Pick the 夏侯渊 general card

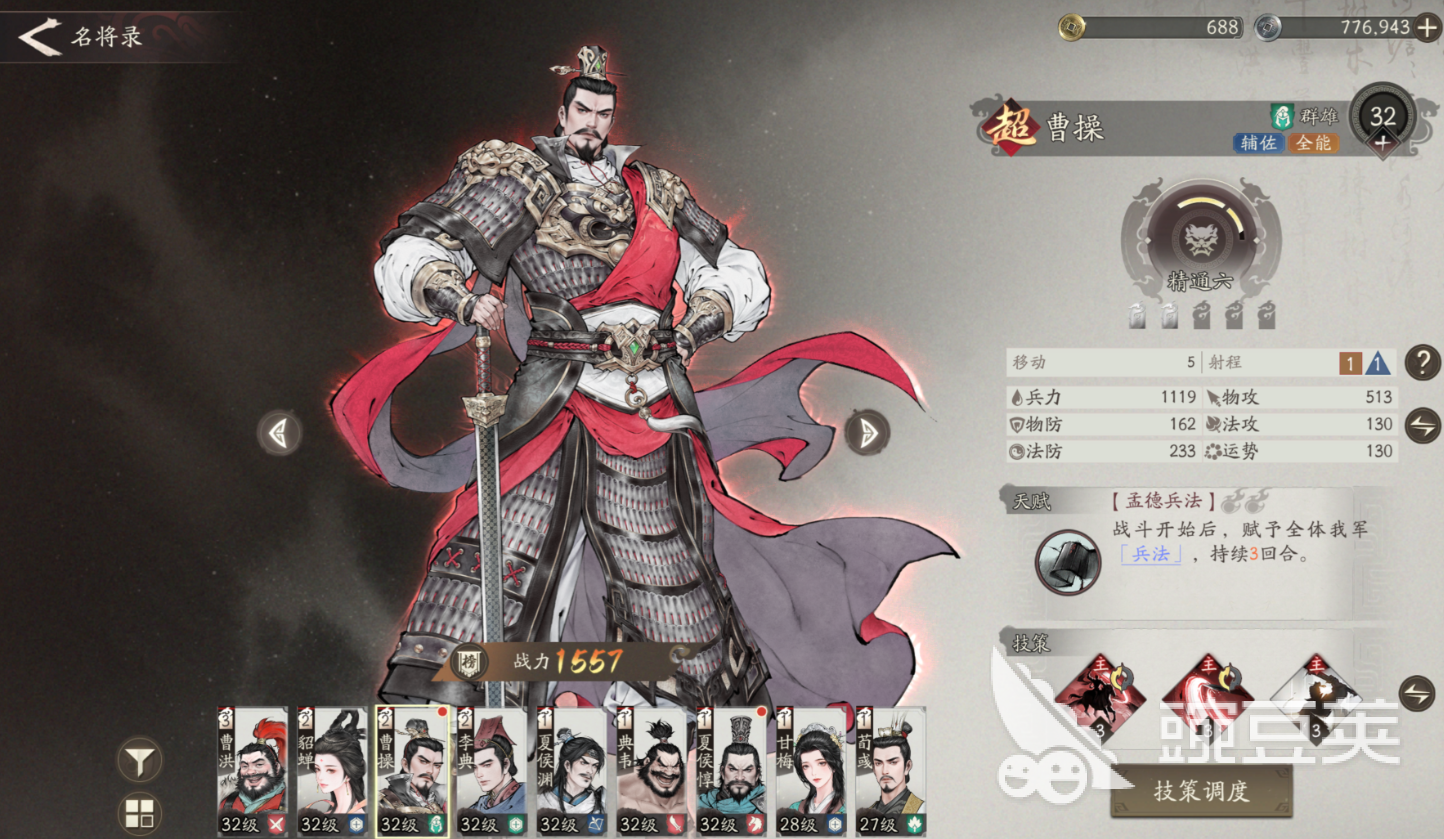(x=571, y=770)
